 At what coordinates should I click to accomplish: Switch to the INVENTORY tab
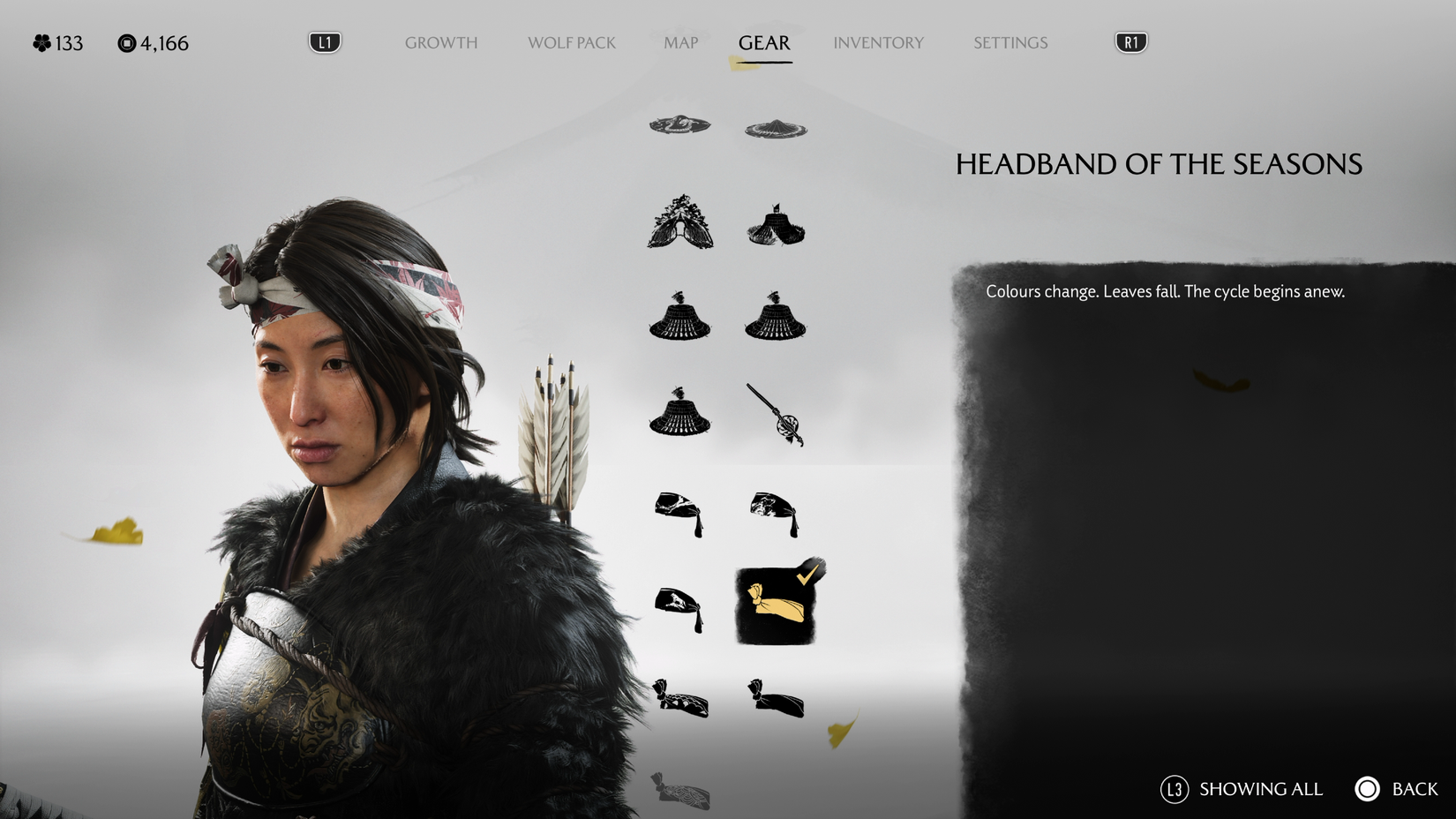pyautogui.click(x=878, y=41)
